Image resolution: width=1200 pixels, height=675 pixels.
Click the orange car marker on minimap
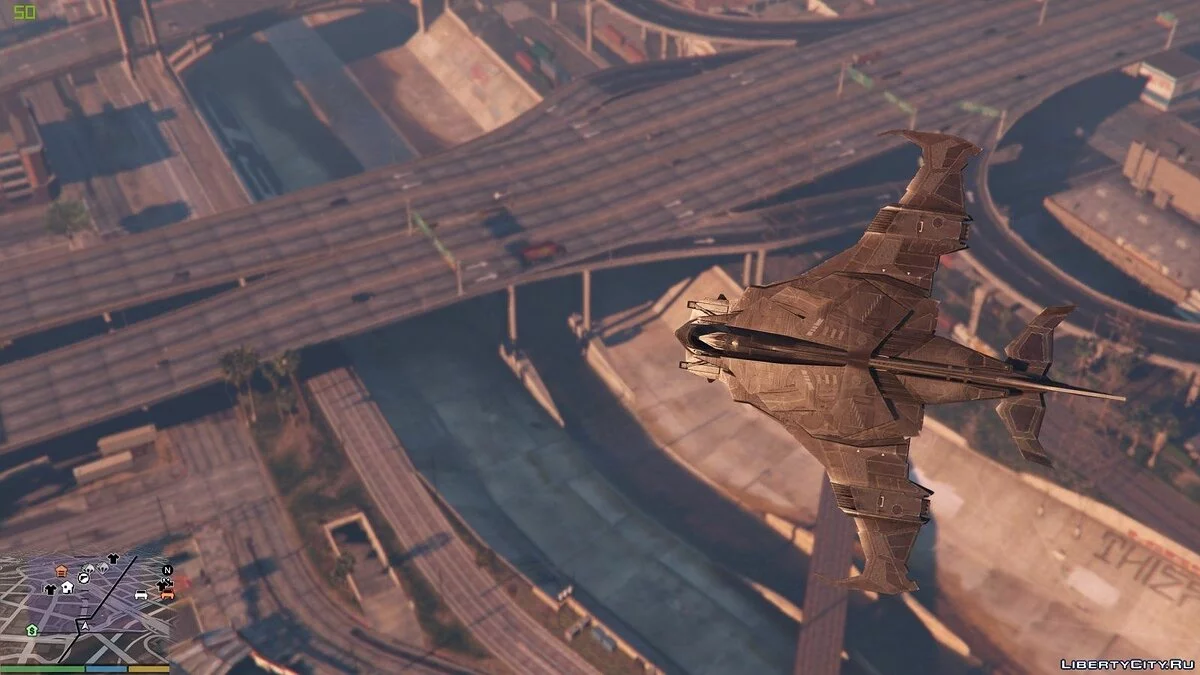pos(167,594)
